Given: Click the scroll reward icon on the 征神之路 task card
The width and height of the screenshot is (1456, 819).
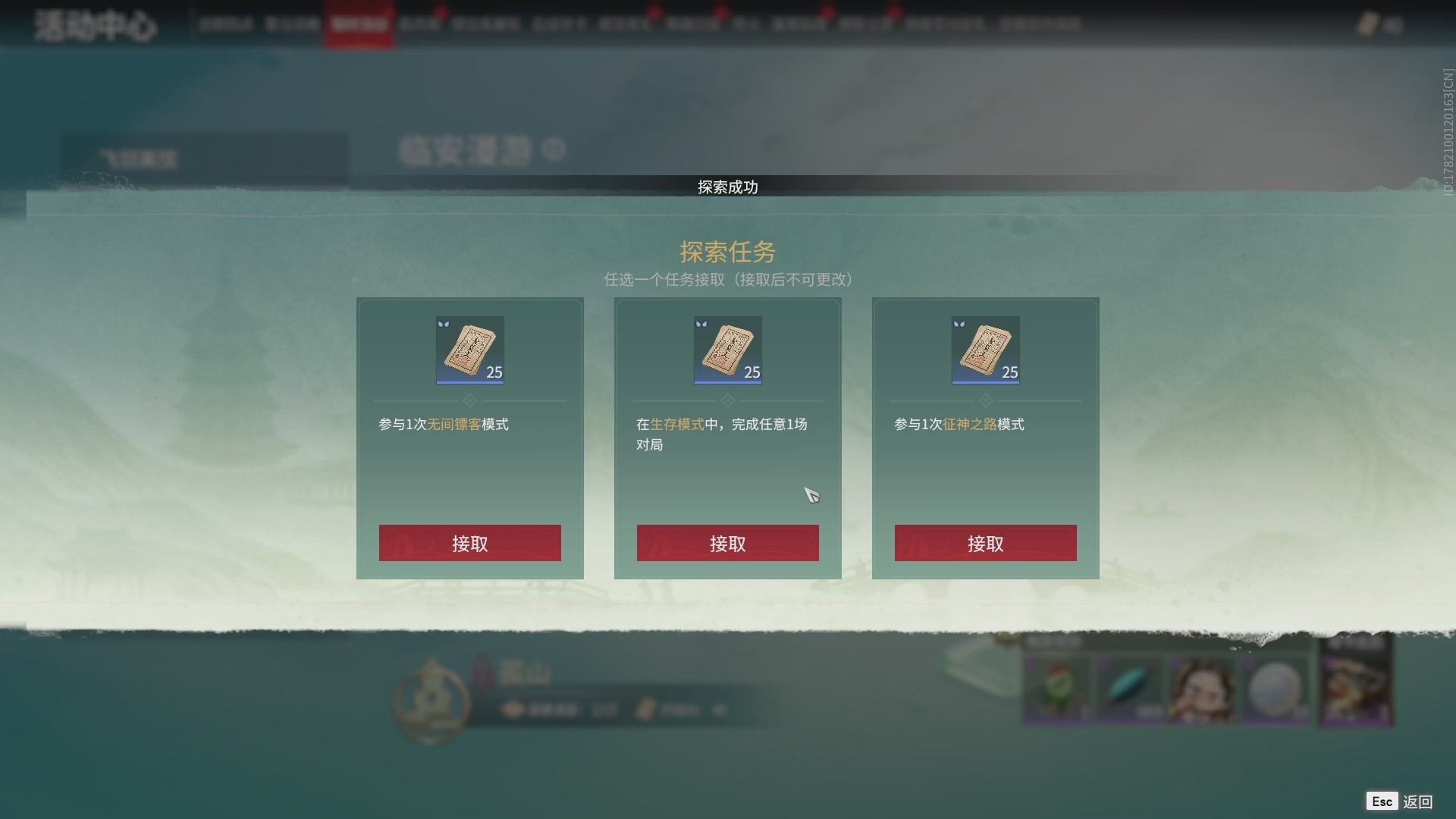Looking at the screenshot, I should pos(985,350).
